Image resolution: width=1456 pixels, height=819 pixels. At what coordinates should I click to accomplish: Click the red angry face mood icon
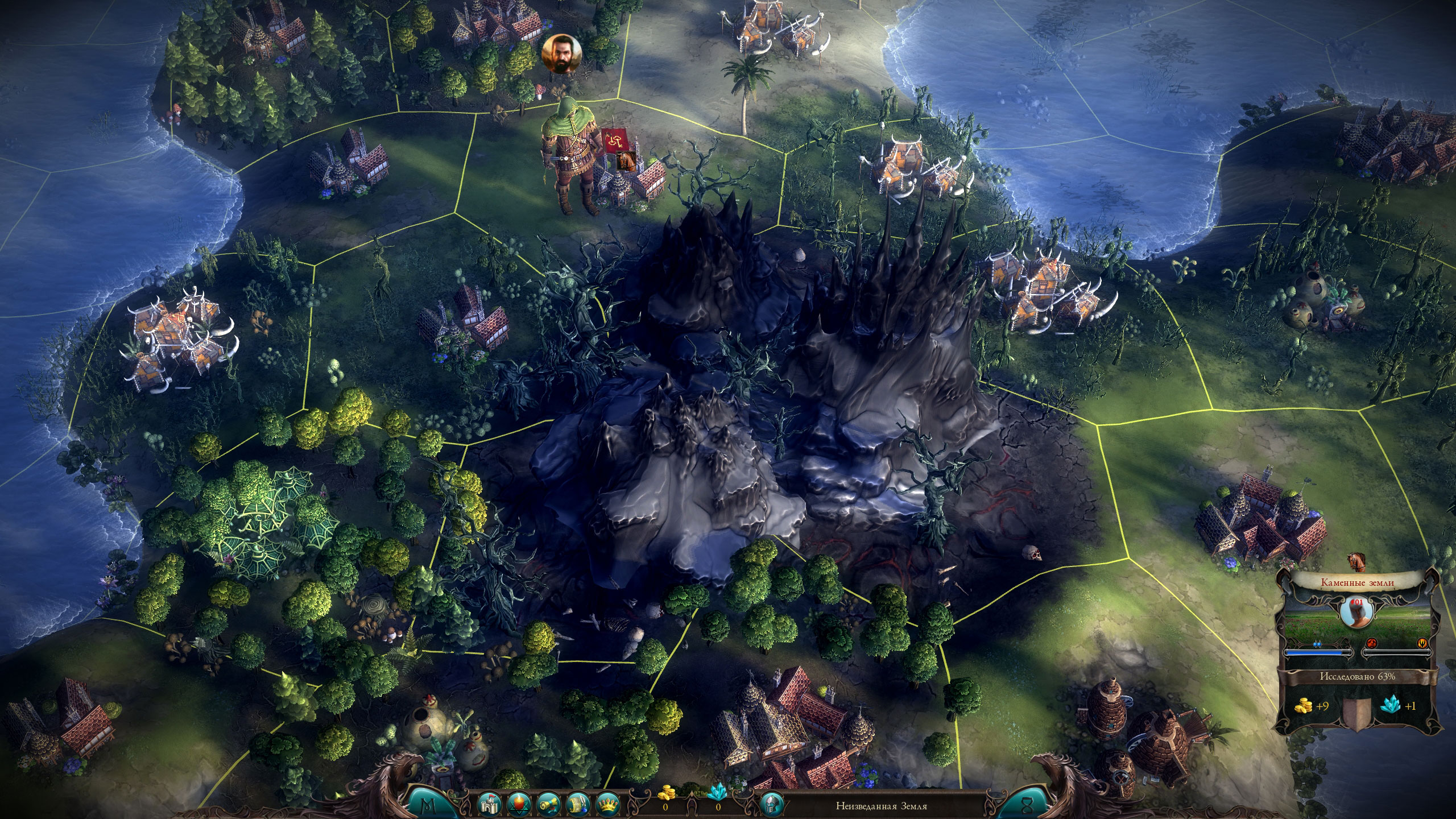coord(1371,643)
